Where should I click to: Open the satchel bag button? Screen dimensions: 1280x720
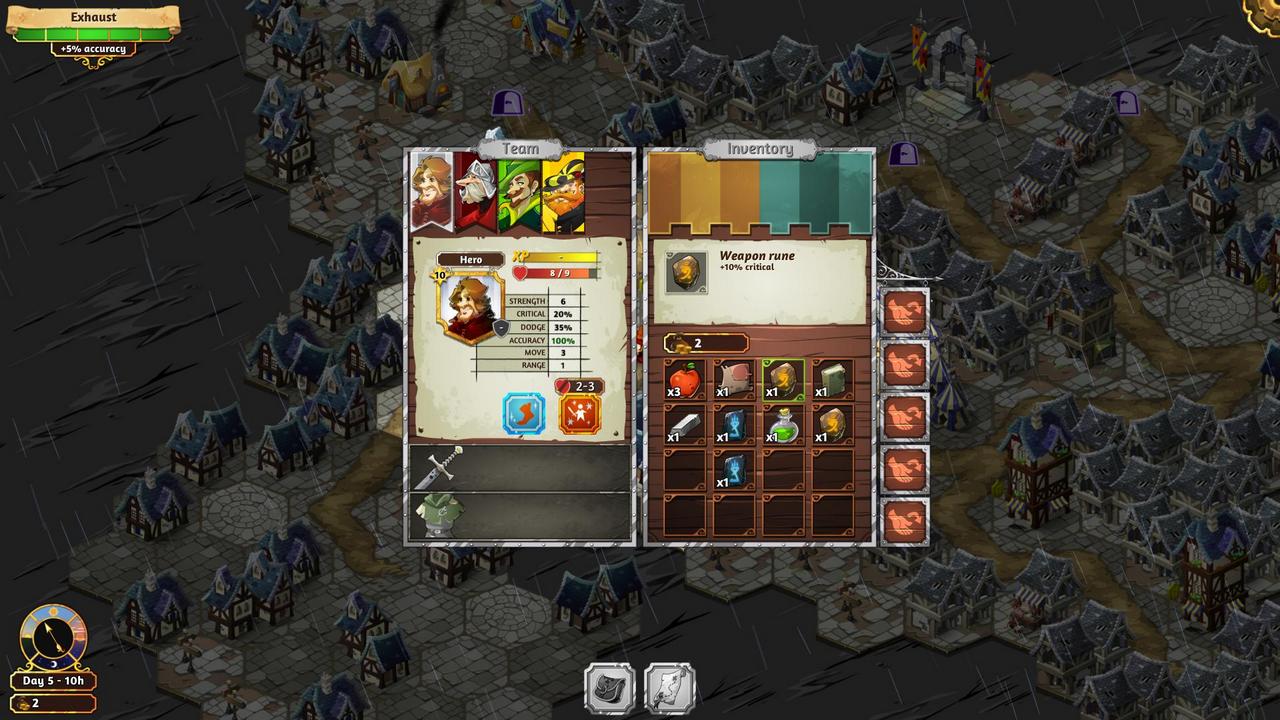coord(609,688)
